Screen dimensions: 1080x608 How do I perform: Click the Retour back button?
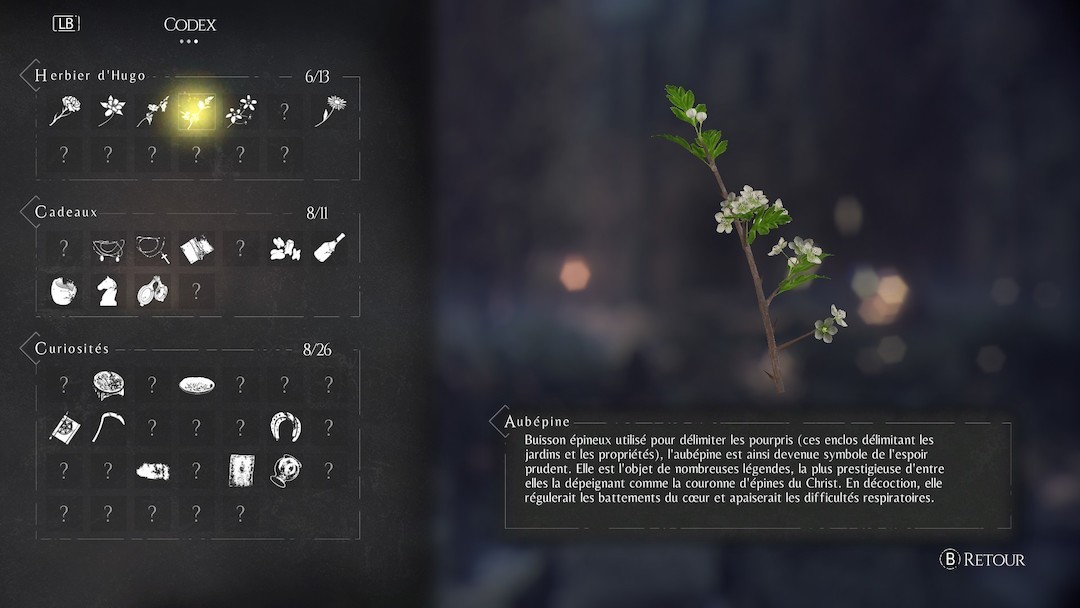coord(983,560)
